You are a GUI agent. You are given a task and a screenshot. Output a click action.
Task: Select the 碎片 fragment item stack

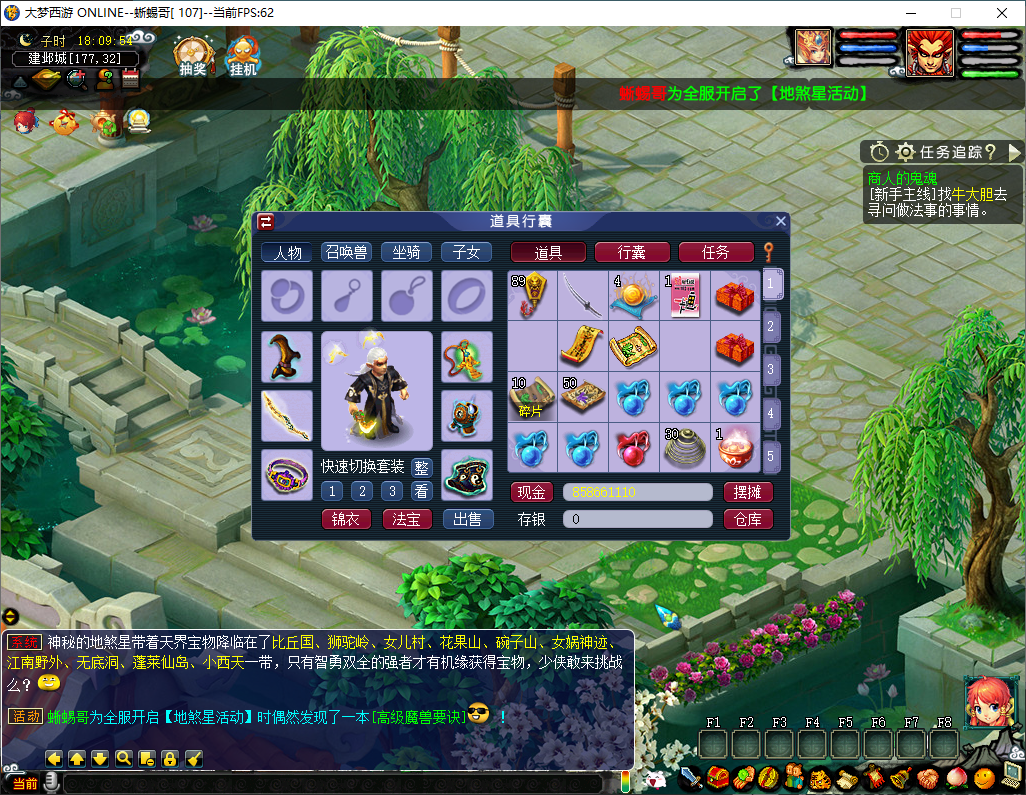tap(532, 396)
